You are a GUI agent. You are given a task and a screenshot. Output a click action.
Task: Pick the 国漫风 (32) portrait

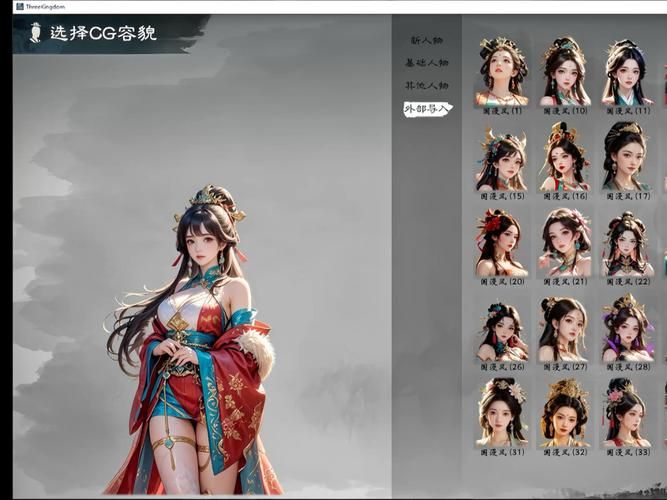point(564,413)
